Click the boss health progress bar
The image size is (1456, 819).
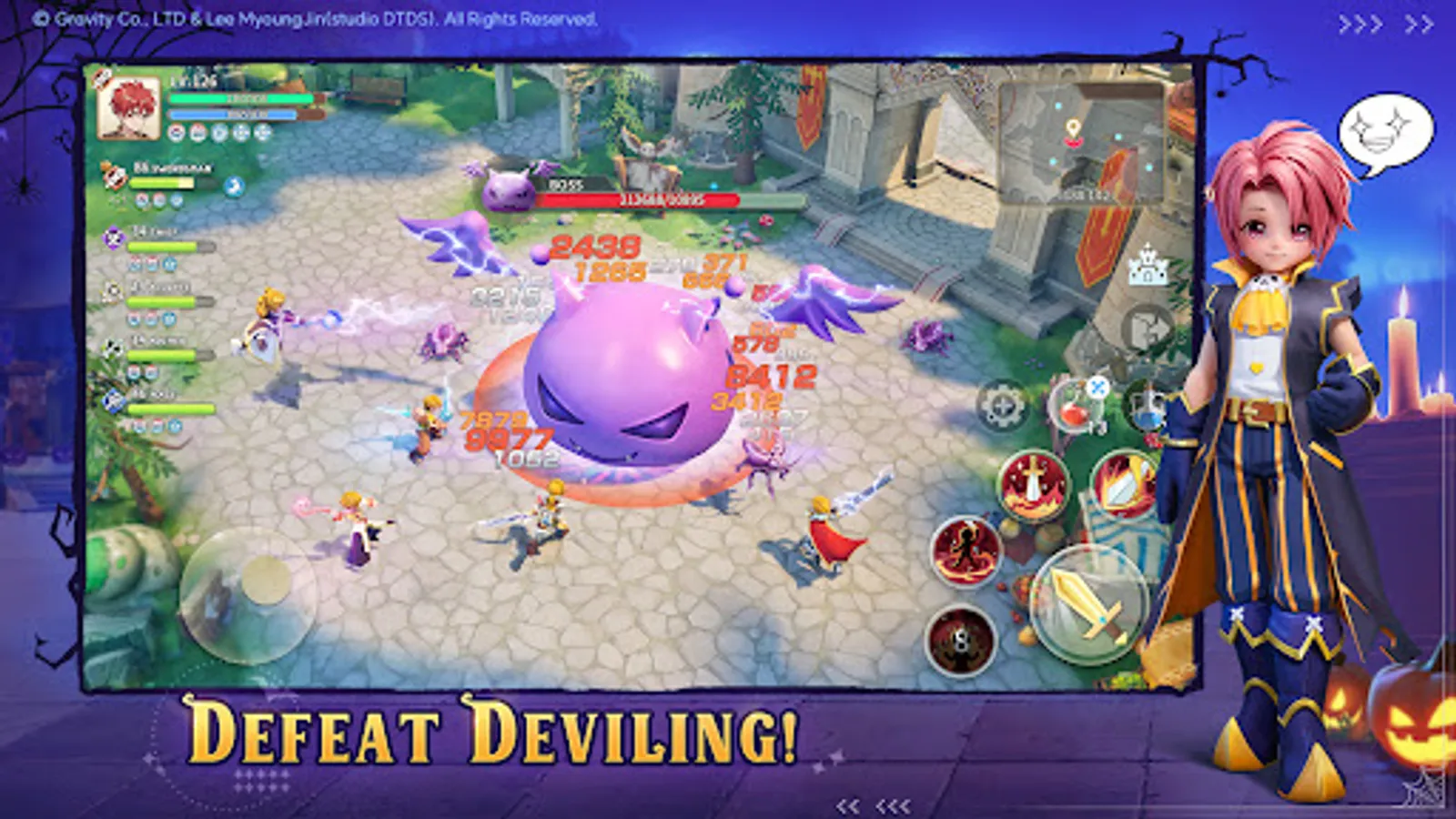point(637,200)
